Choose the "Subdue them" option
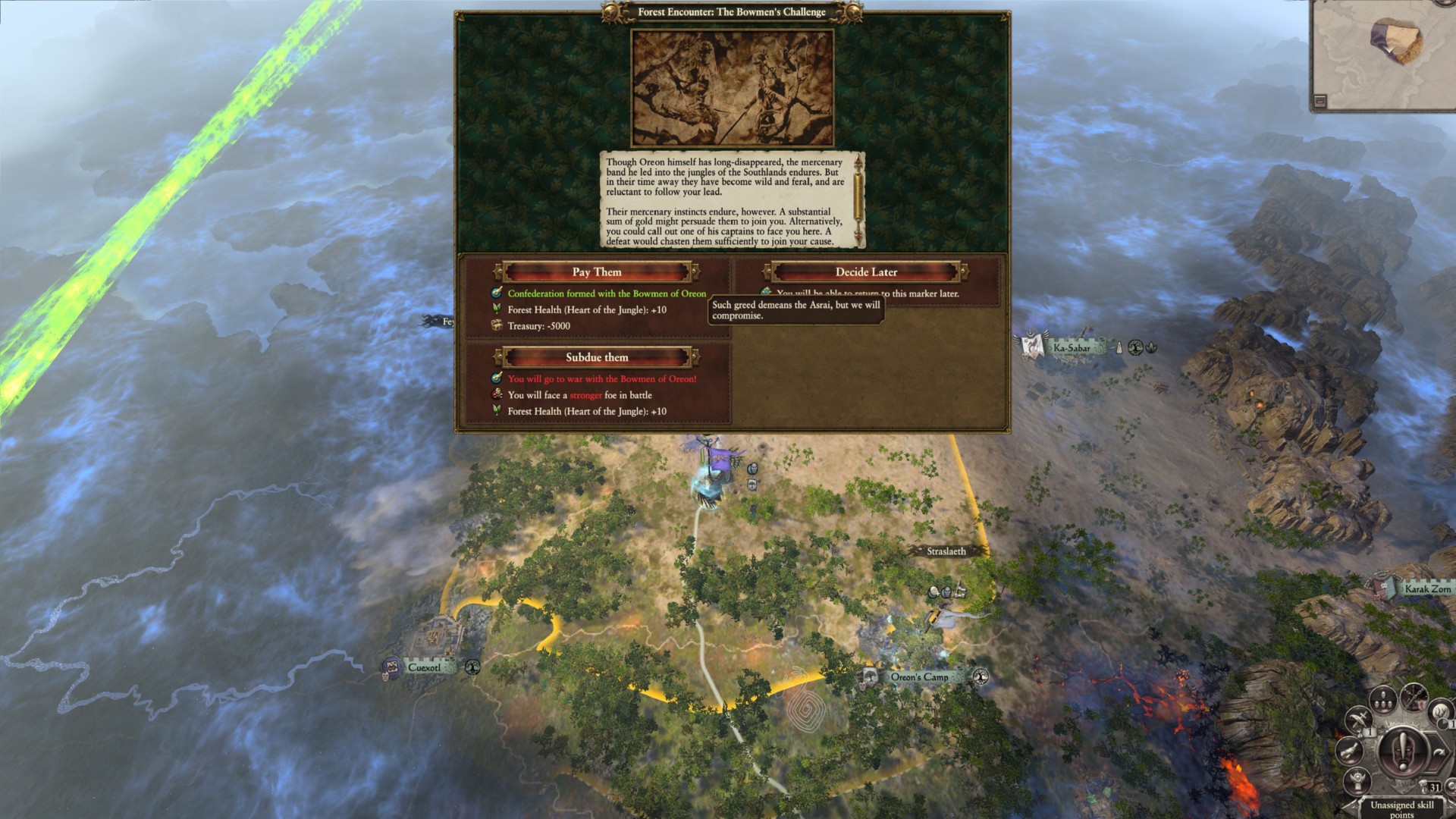The width and height of the screenshot is (1456, 819). [597, 356]
